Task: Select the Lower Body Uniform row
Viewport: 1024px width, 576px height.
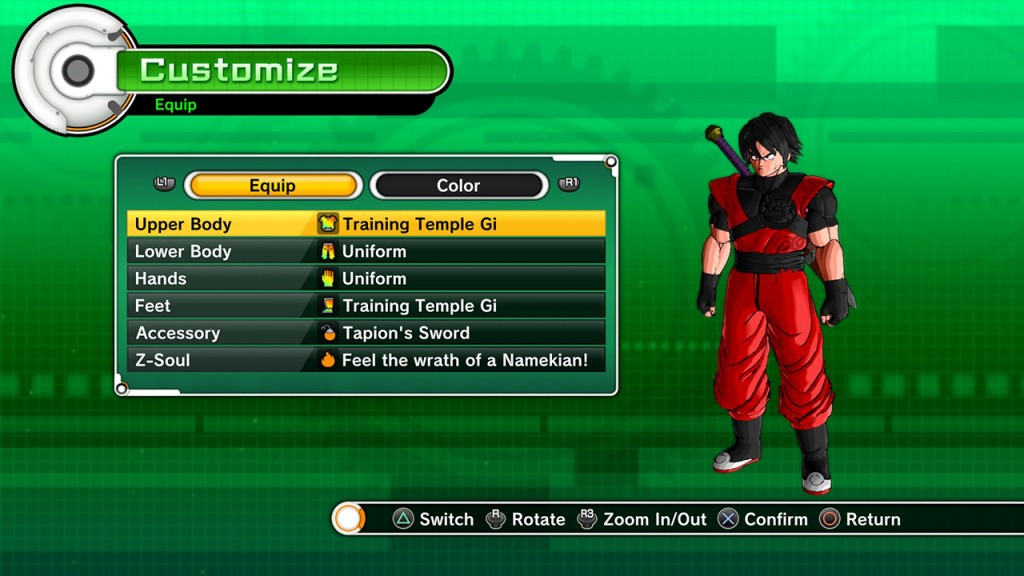Action: (x=366, y=251)
